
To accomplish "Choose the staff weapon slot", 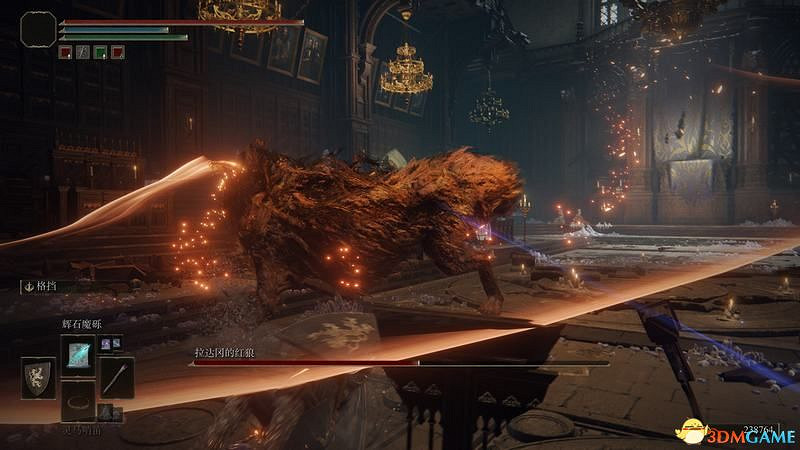I will pos(118,379).
